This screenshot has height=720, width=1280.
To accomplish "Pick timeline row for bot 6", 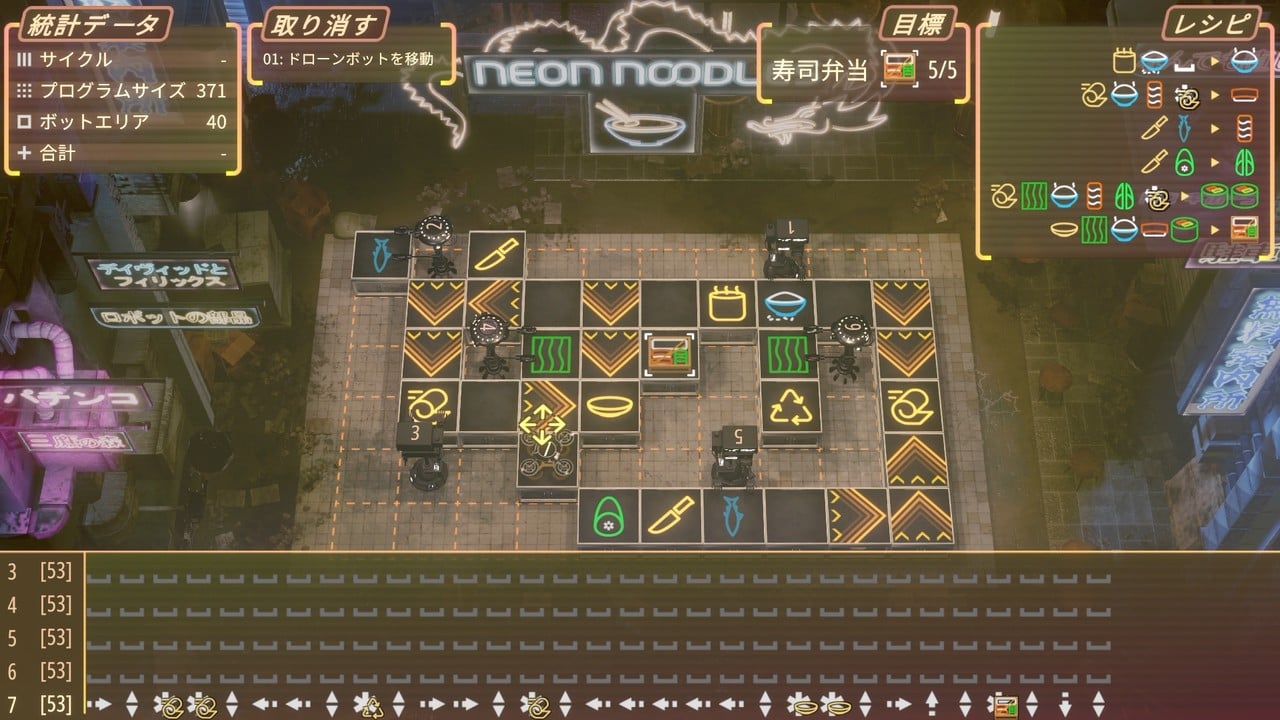I will (40, 671).
